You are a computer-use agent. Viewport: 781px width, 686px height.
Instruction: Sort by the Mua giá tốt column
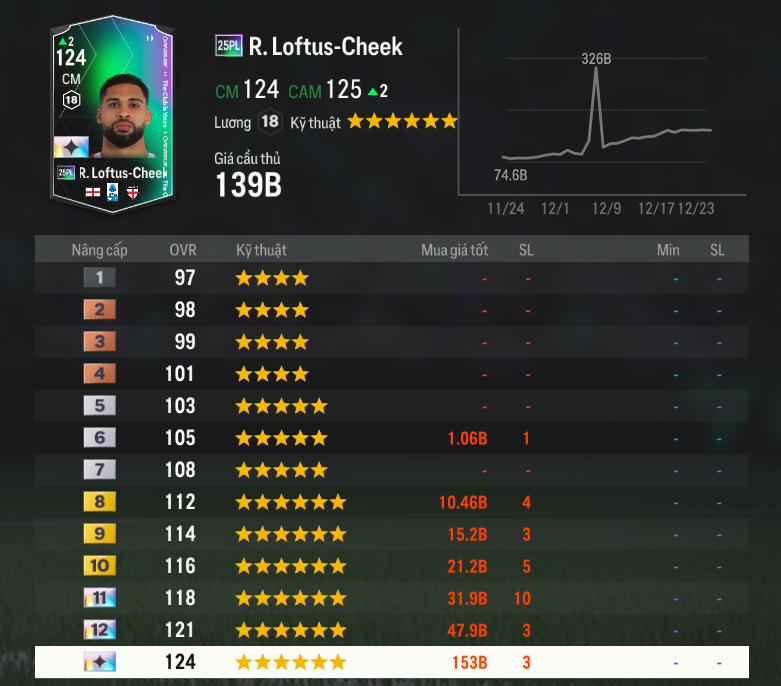click(x=454, y=250)
